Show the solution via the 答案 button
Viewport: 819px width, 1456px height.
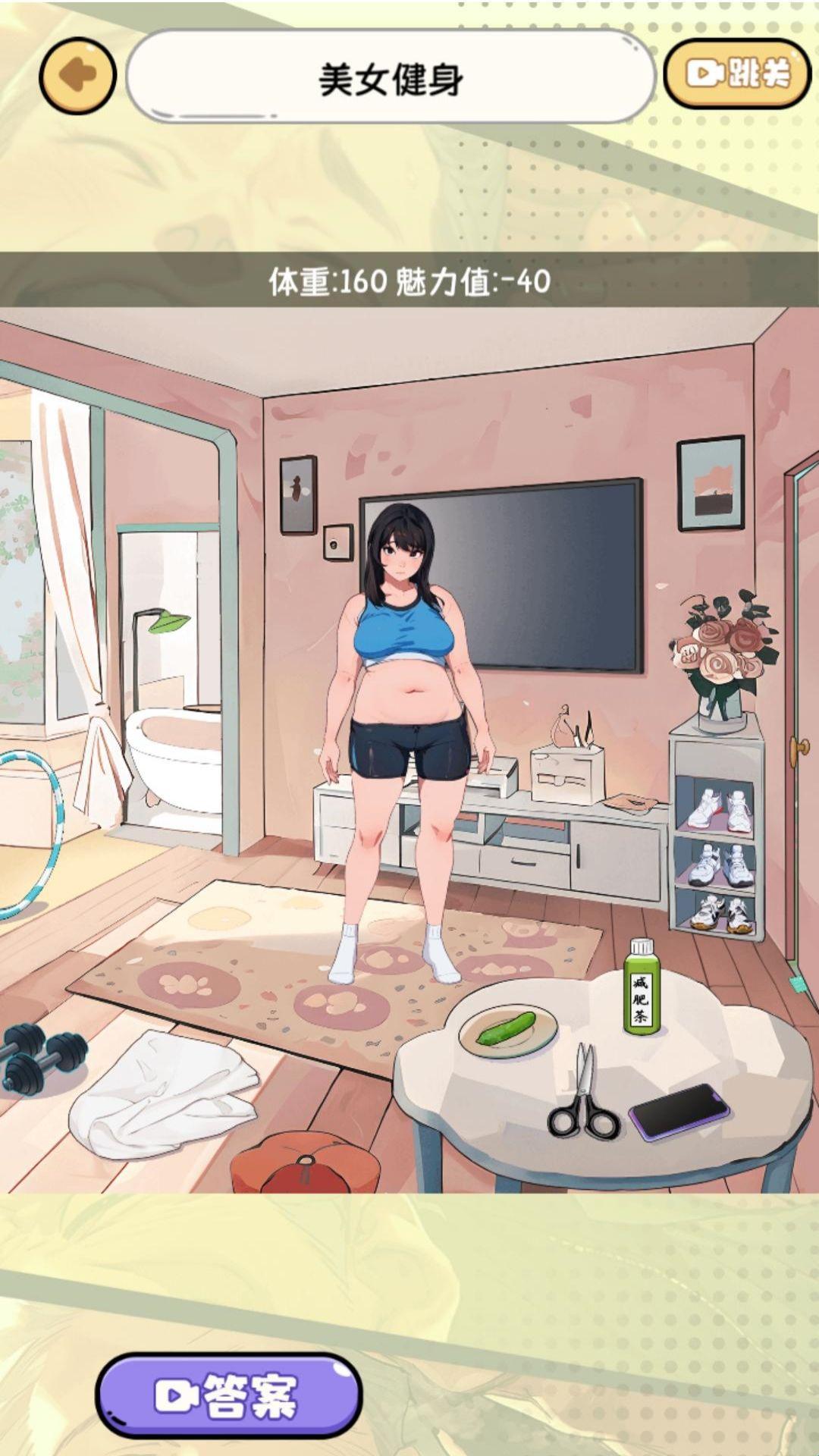228,1395
